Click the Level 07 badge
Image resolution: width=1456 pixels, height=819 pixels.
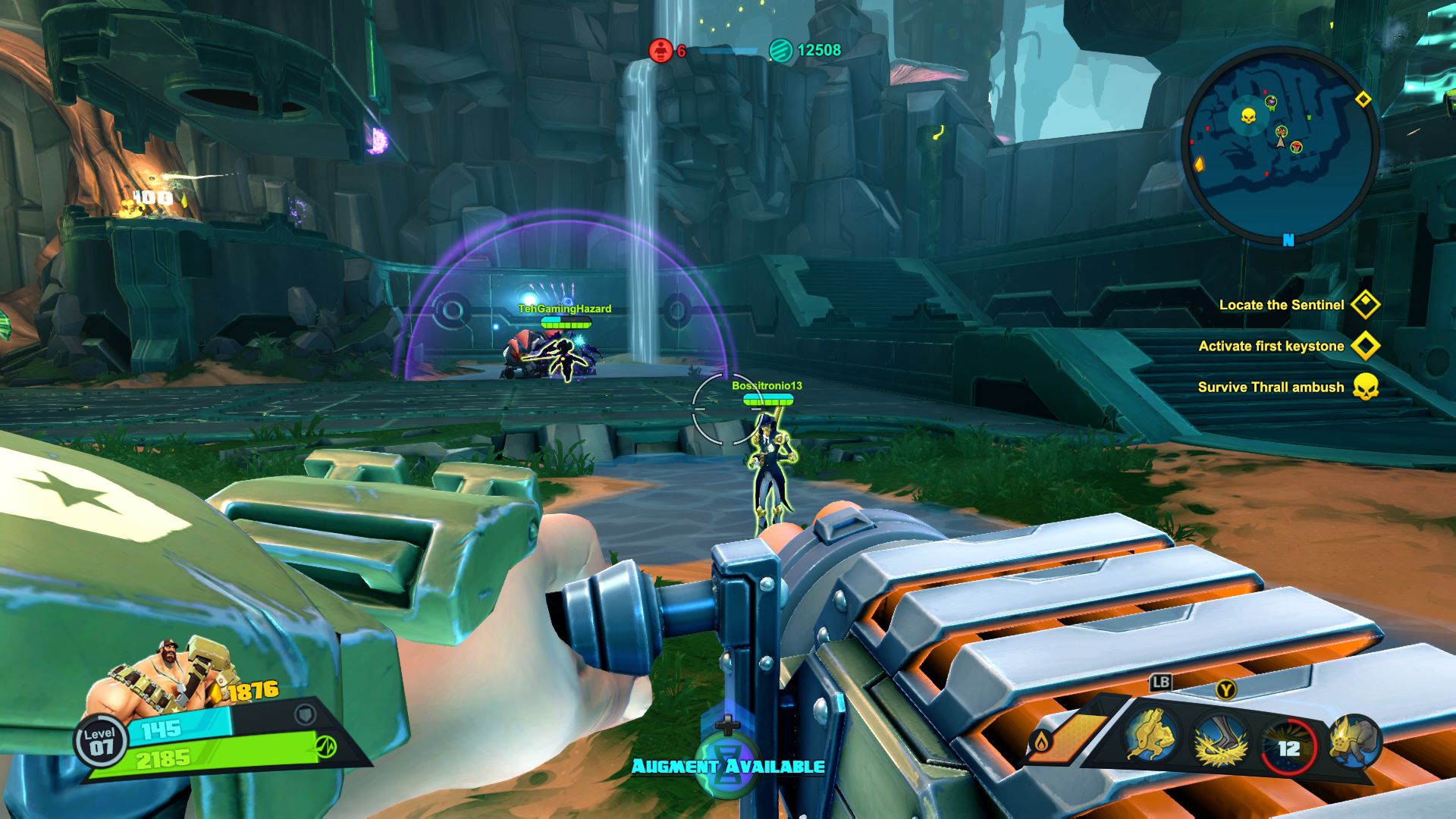coord(100,741)
